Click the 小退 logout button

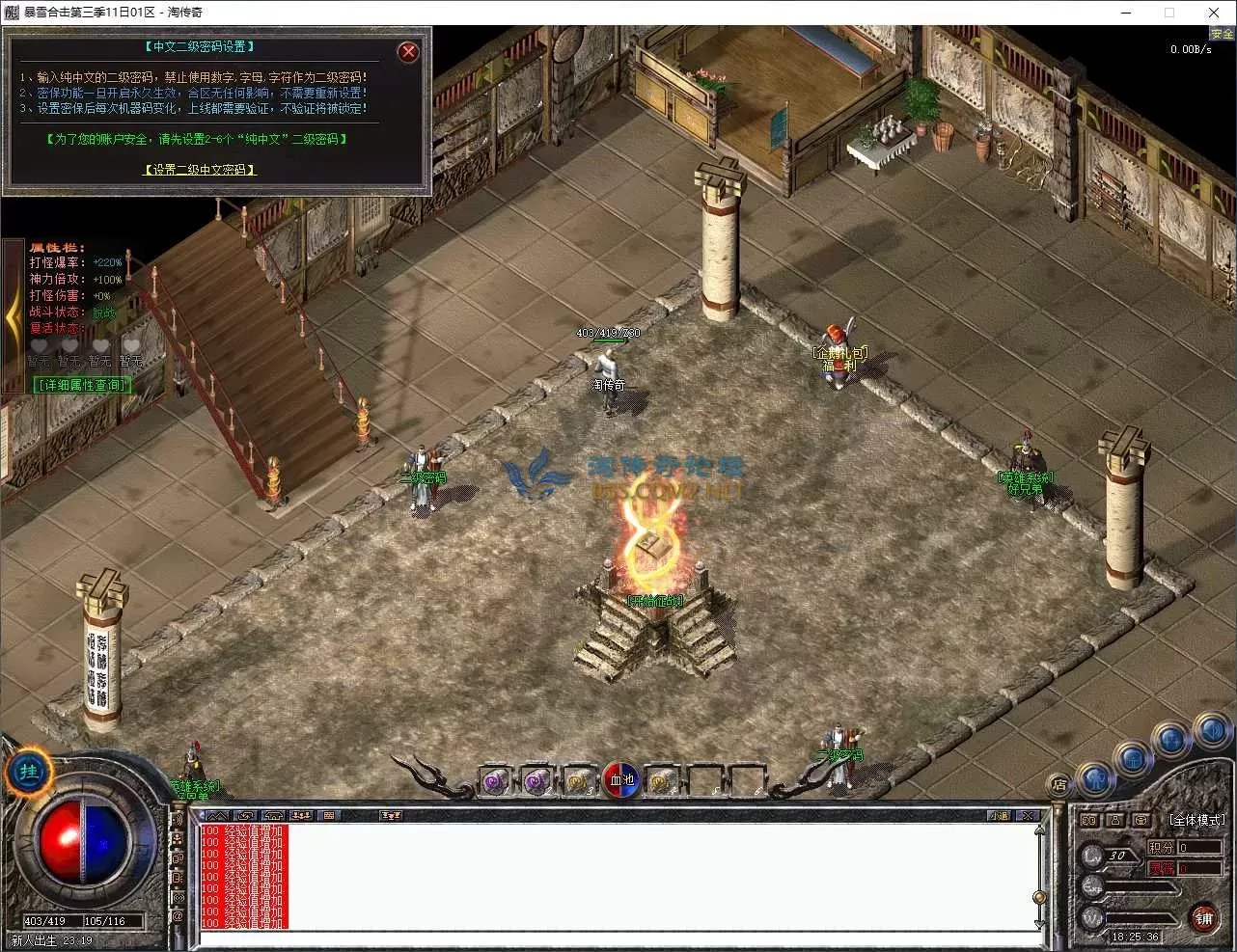point(999,816)
